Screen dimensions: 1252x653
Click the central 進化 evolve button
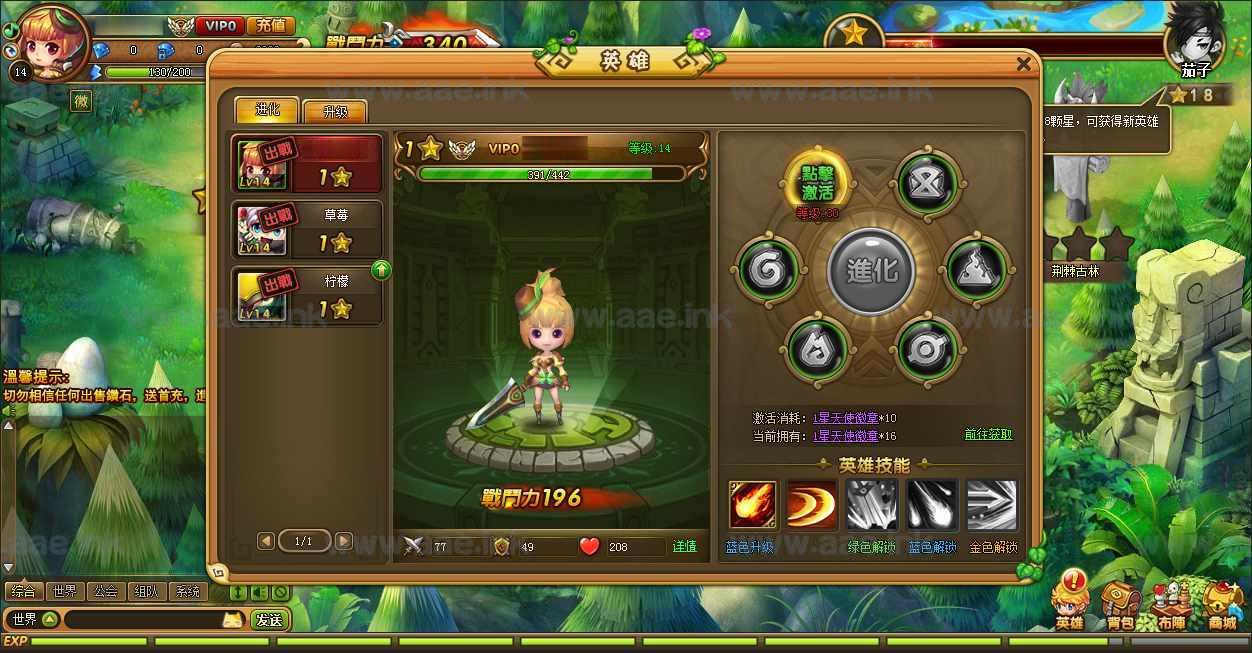[871, 271]
